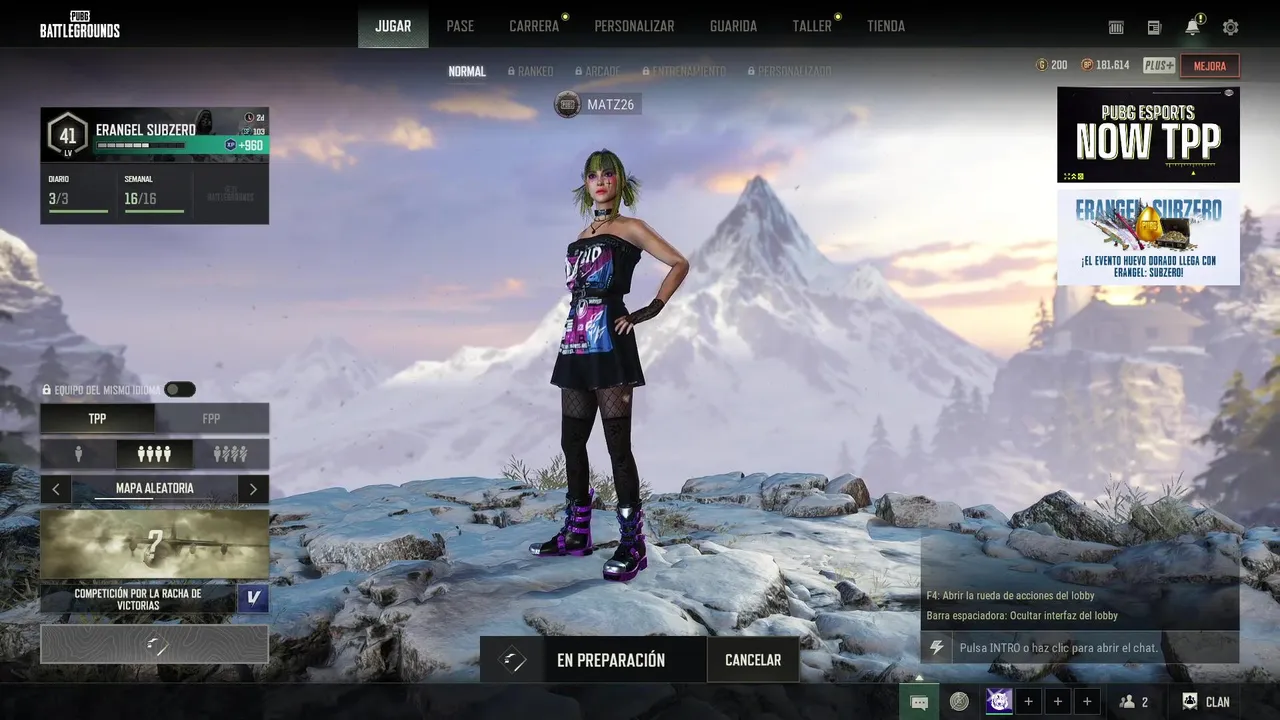Open the Clan panel
This screenshot has height=720, width=1280.
point(1207,702)
